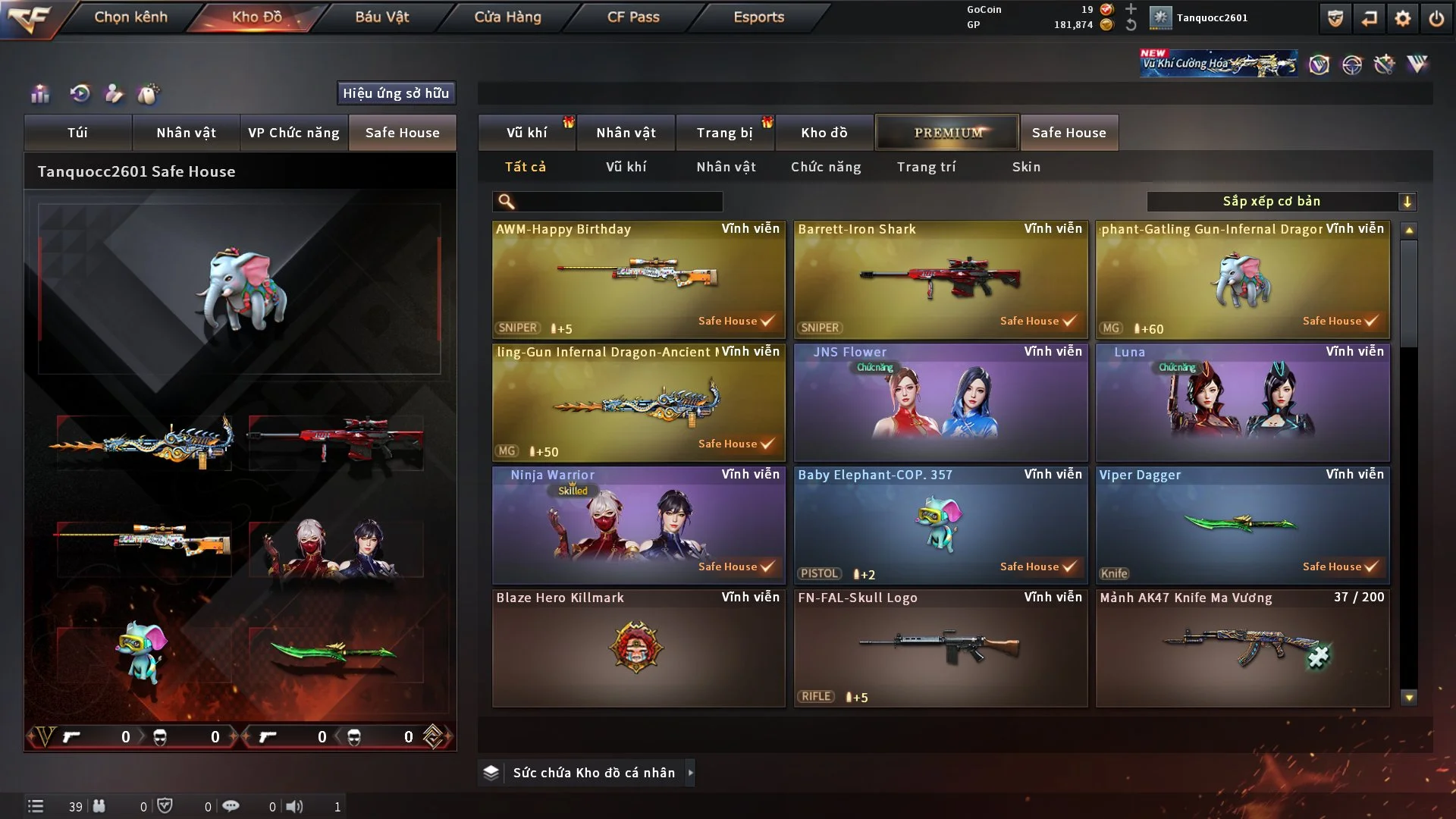Open the gear settings icon

pos(1403,18)
